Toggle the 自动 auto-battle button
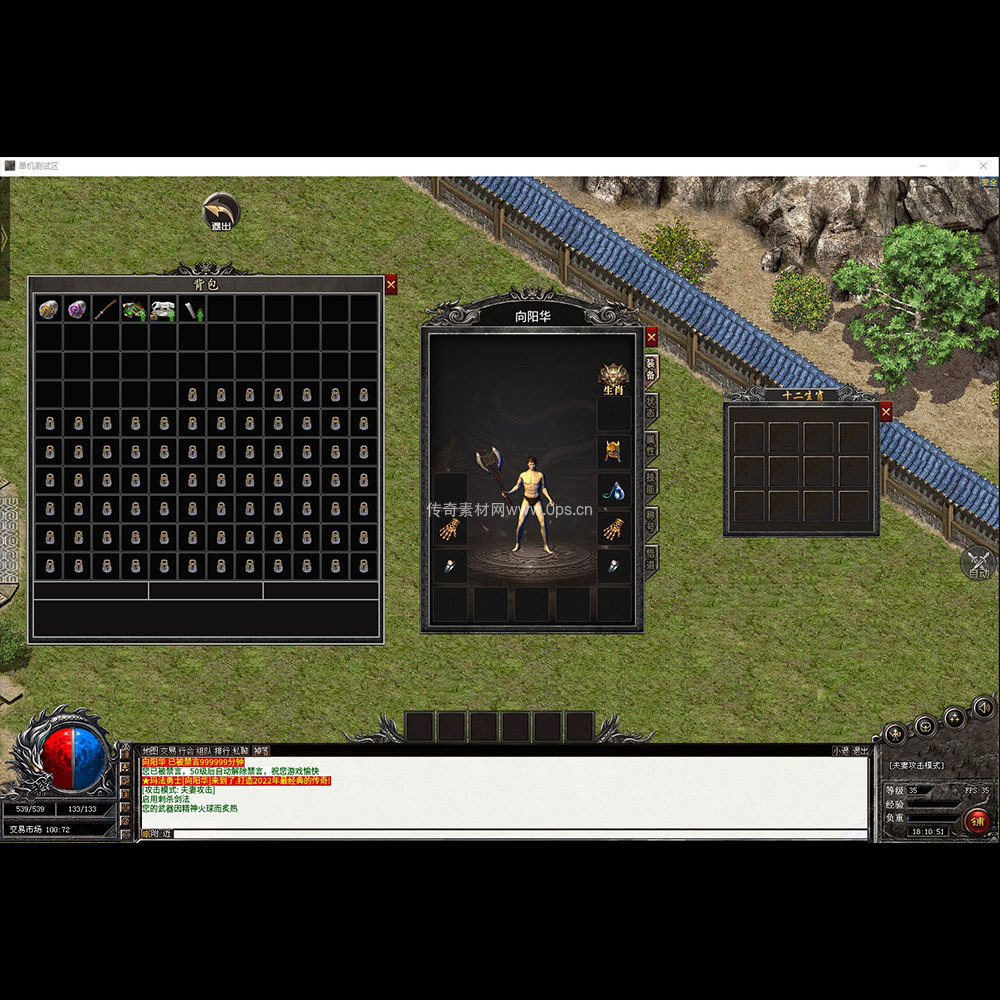This screenshot has width=1000, height=1000. [x=979, y=564]
